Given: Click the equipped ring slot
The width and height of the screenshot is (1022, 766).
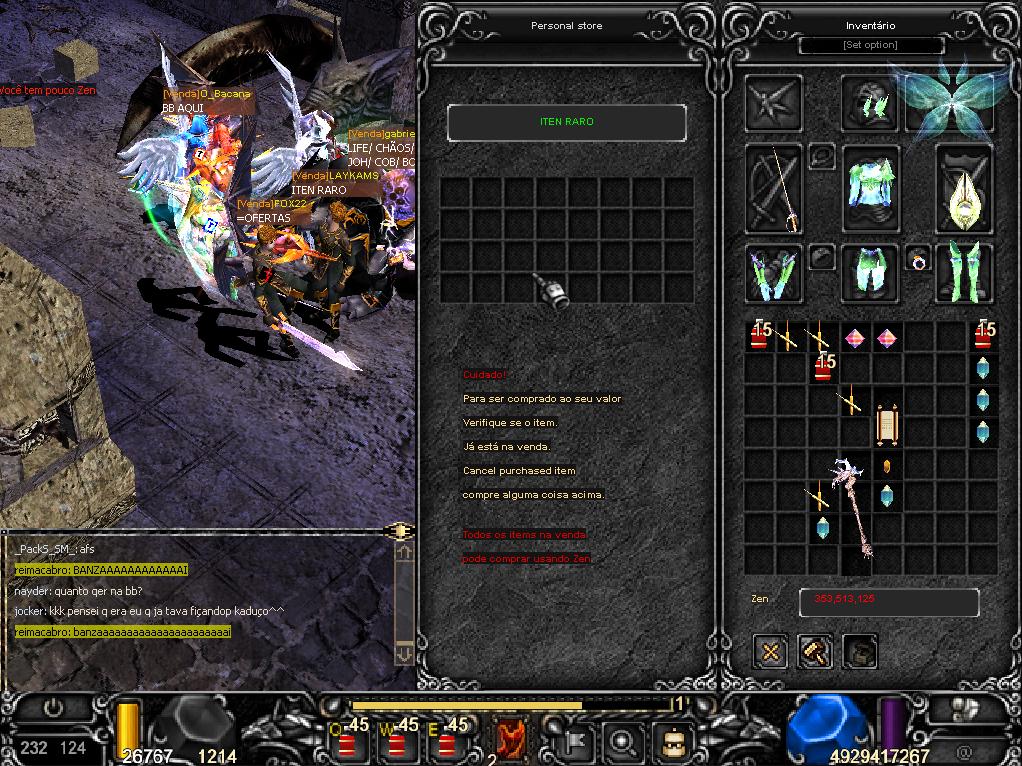Looking at the screenshot, I should (x=917, y=261).
